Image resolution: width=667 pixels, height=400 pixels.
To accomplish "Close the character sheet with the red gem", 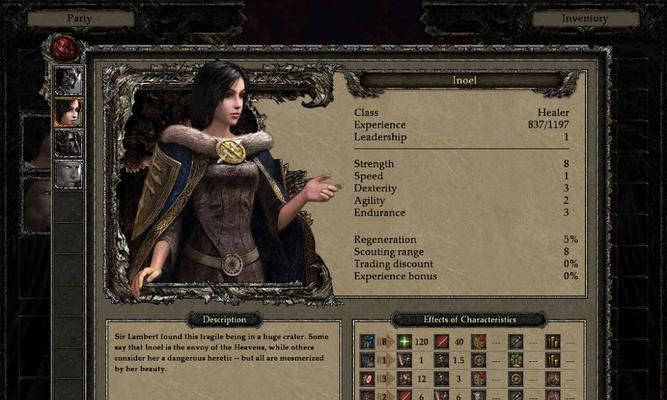I will click(63, 47).
